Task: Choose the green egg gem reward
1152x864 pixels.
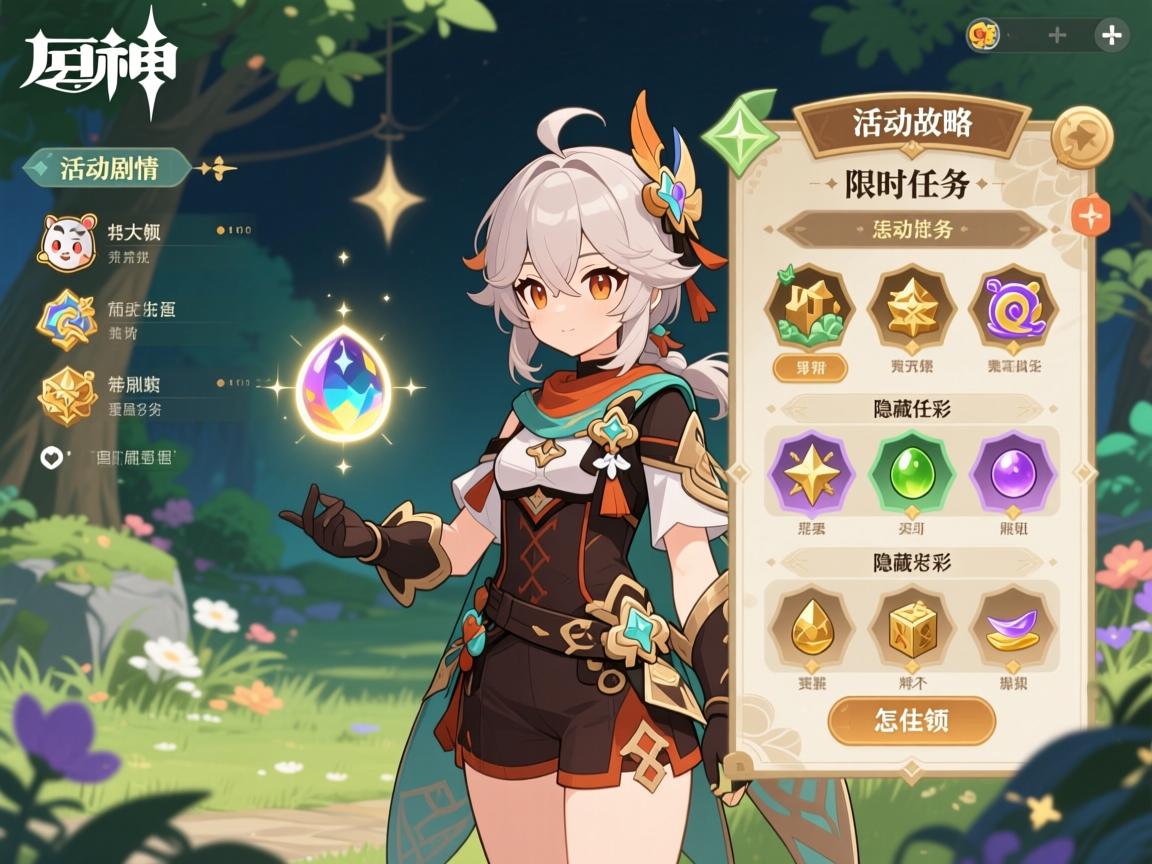Action: pyautogui.click(x=911, y=472)
